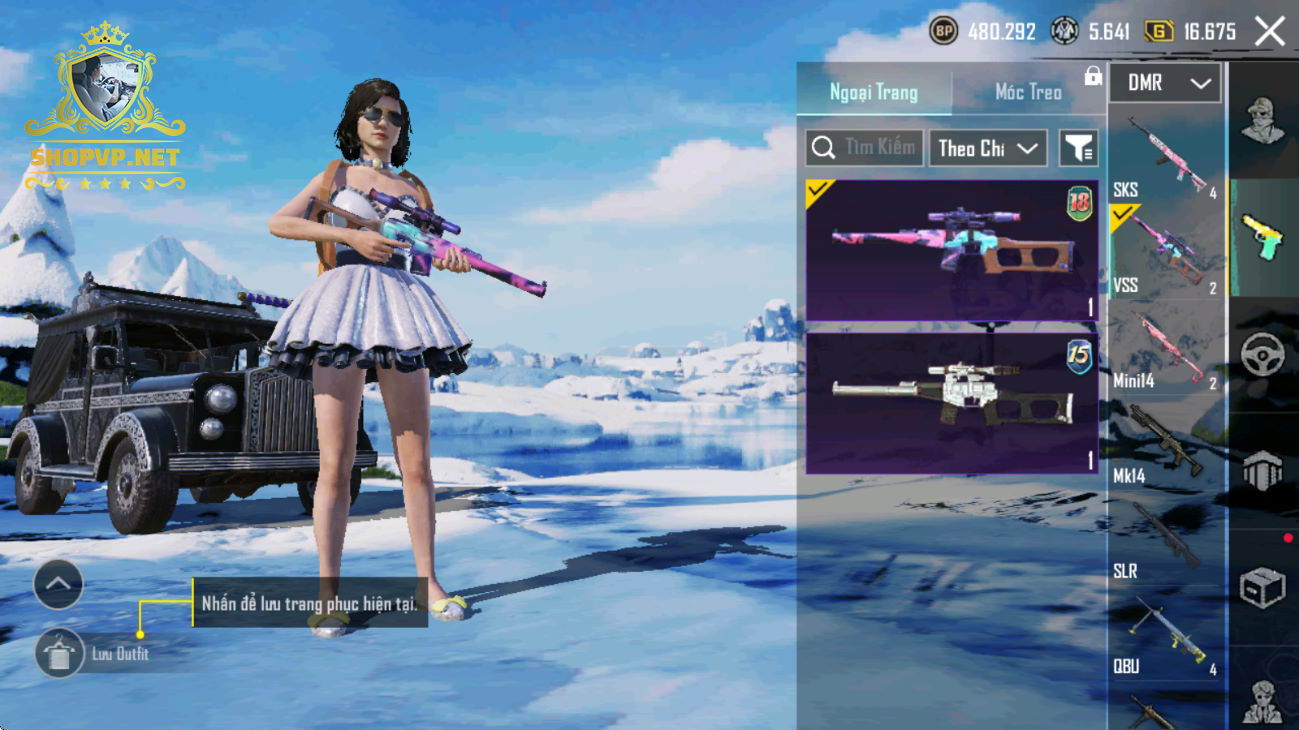
Task: Switch to the Ngoại Trang tab
Action: click(x=873, y=93)
